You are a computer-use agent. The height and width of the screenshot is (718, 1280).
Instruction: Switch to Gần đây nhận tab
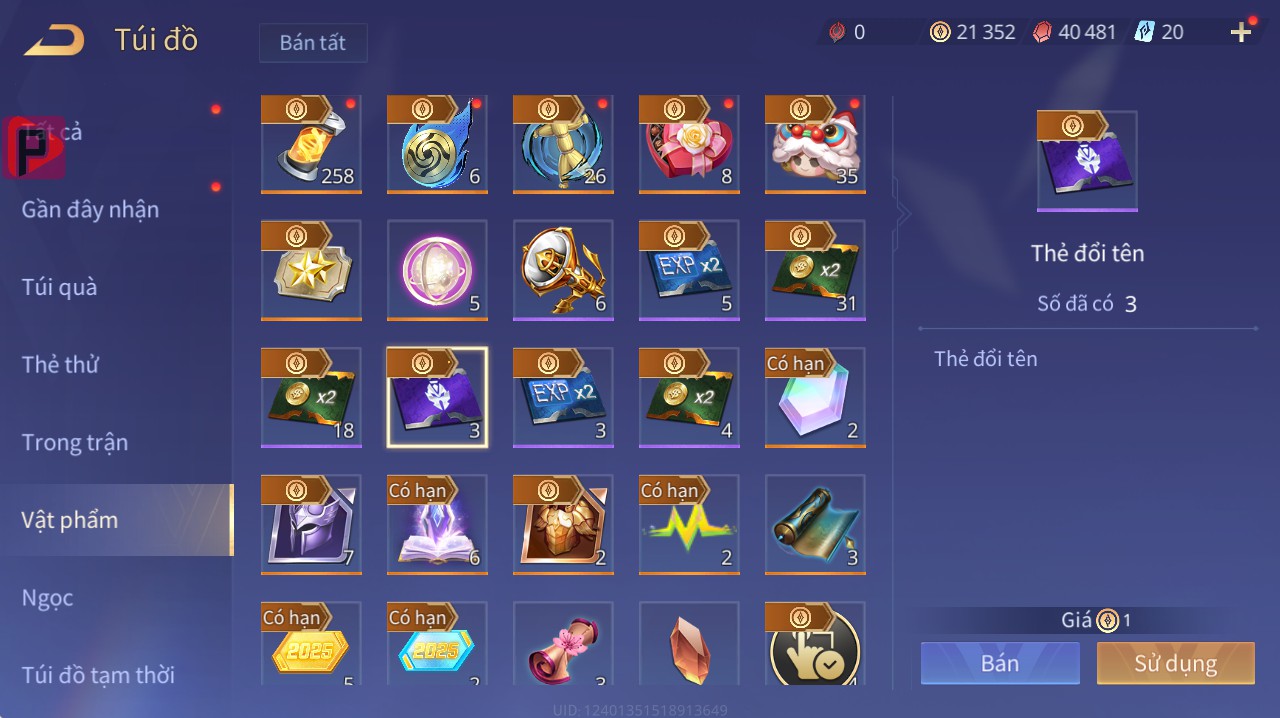coord(90,210)
